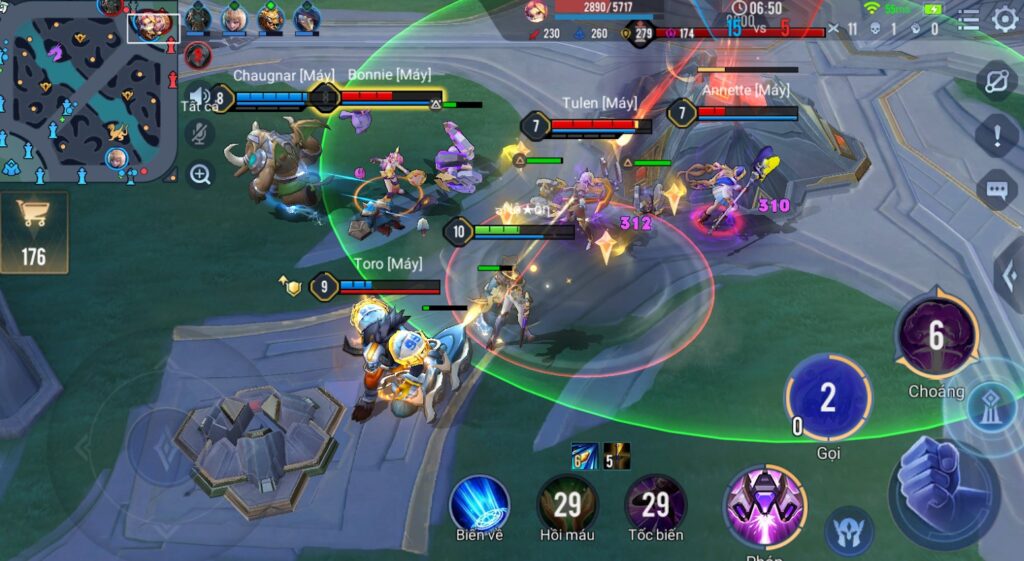Cast the Gọi skill
Viewport: 1024px width, 561px height.
tap(827, 397)
